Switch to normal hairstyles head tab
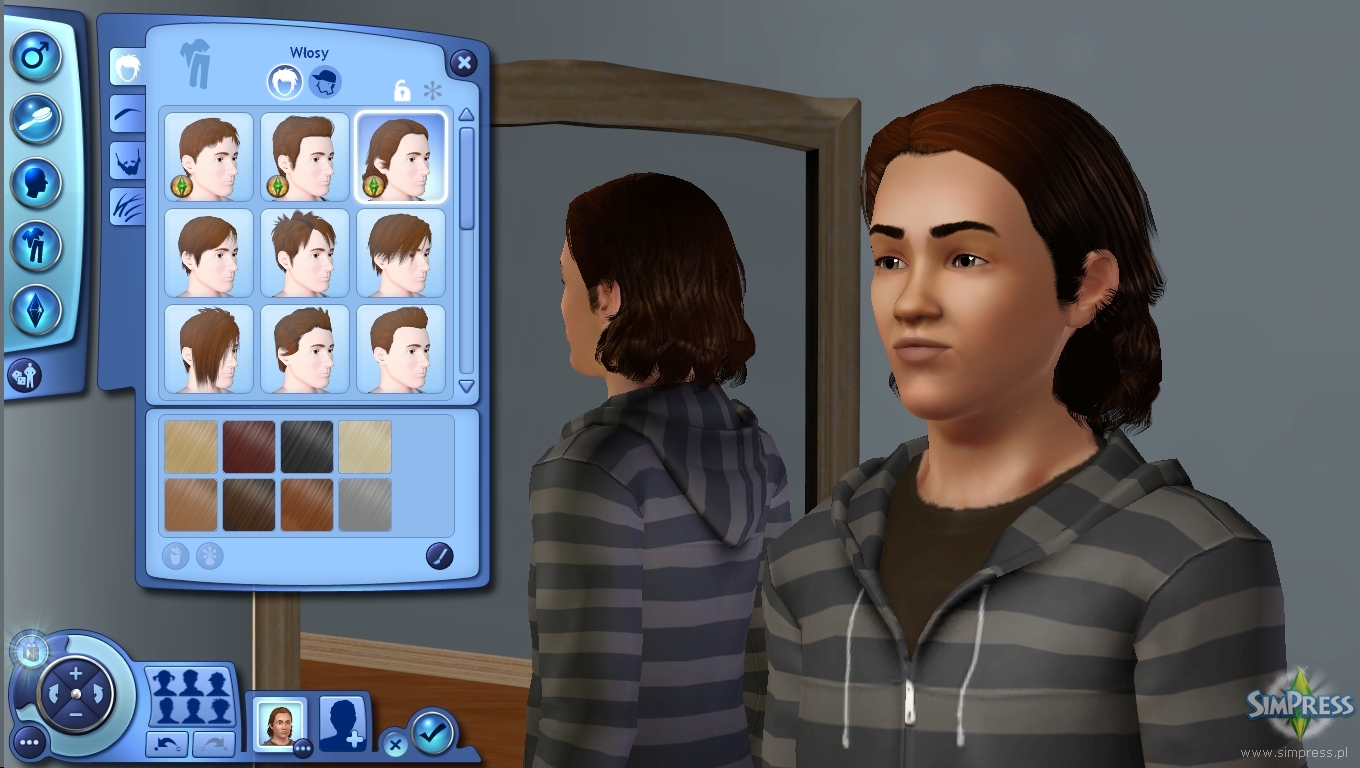1360x768 pixels. coord(283,82)
